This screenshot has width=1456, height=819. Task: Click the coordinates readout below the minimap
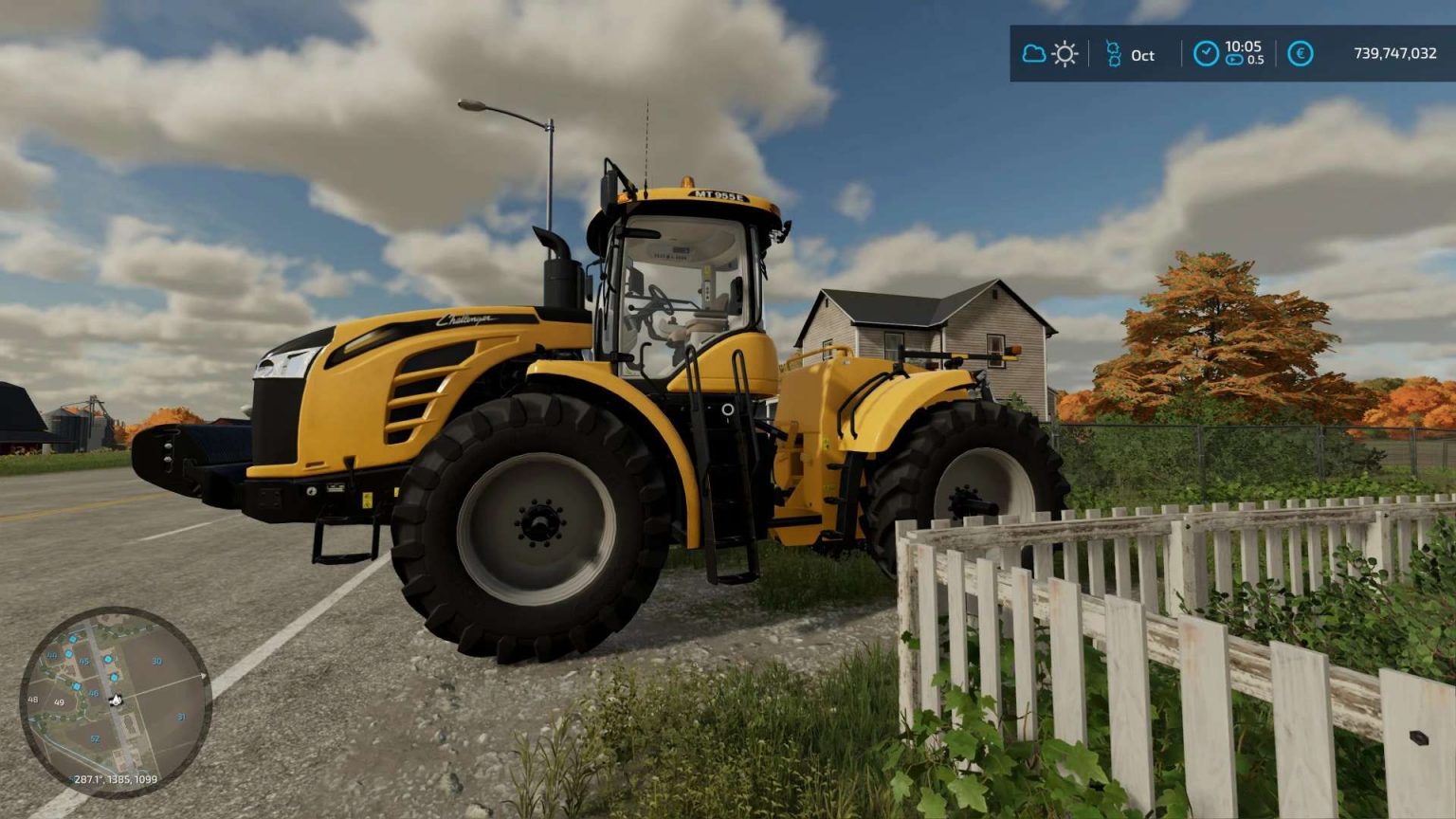tap(115, 779)
